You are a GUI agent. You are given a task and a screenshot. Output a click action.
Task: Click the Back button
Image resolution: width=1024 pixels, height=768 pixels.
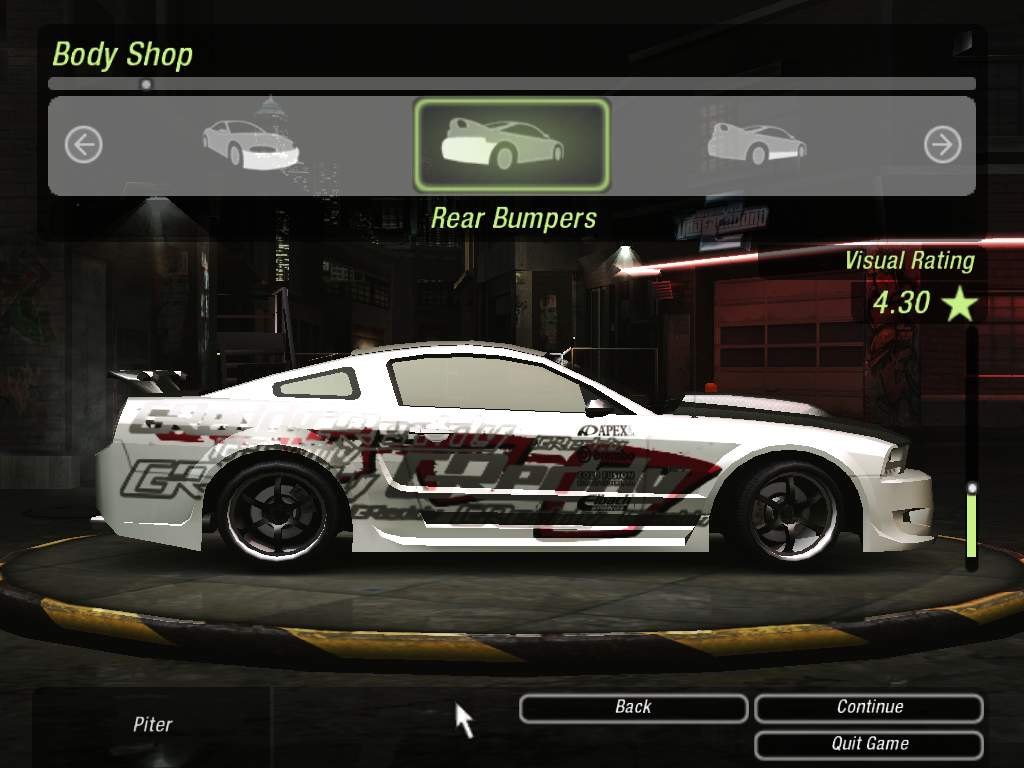pyautogui.click(x=633, y=708)
